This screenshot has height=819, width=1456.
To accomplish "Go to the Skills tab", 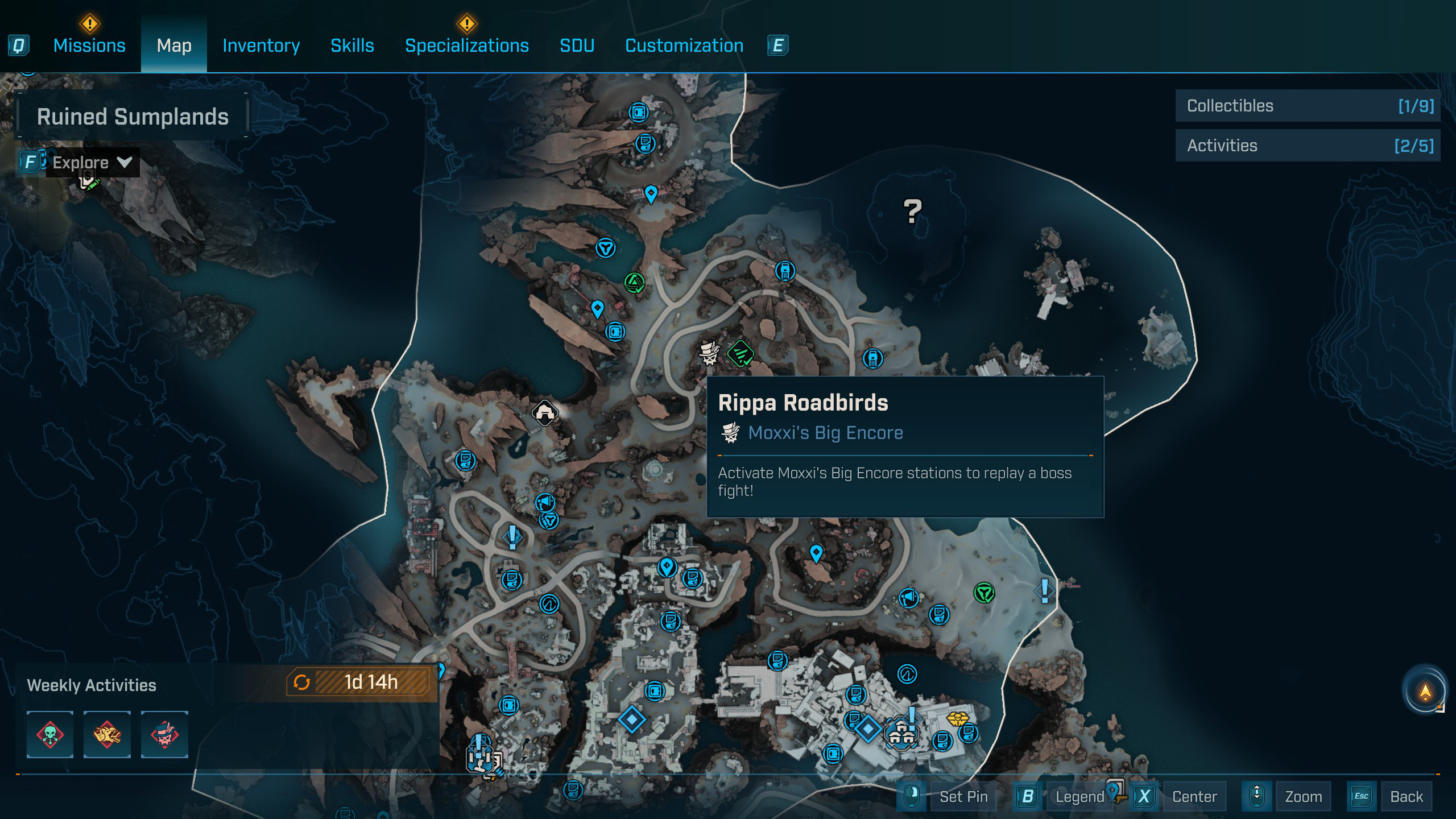I will coord(352,45).
